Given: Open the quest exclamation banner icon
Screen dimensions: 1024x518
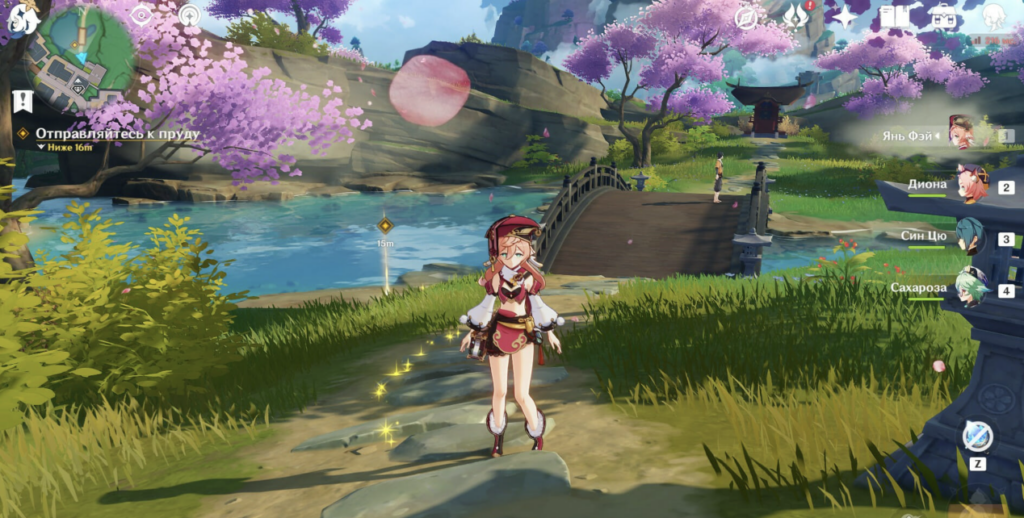Looking at the screenshot, I should [x=23, y=101].
